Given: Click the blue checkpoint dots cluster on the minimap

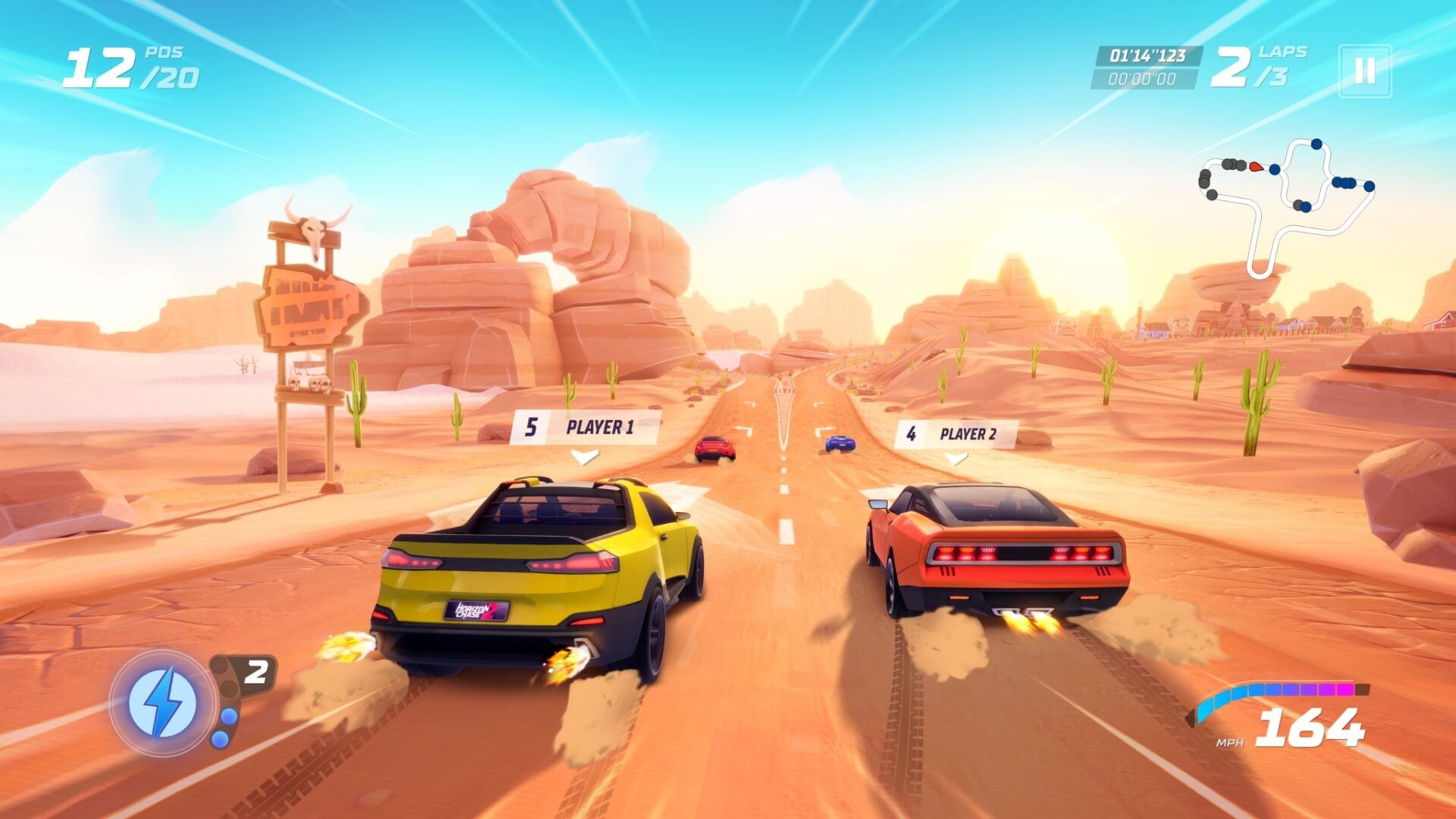Looking at the screenshot, I should coord(1345,183).
